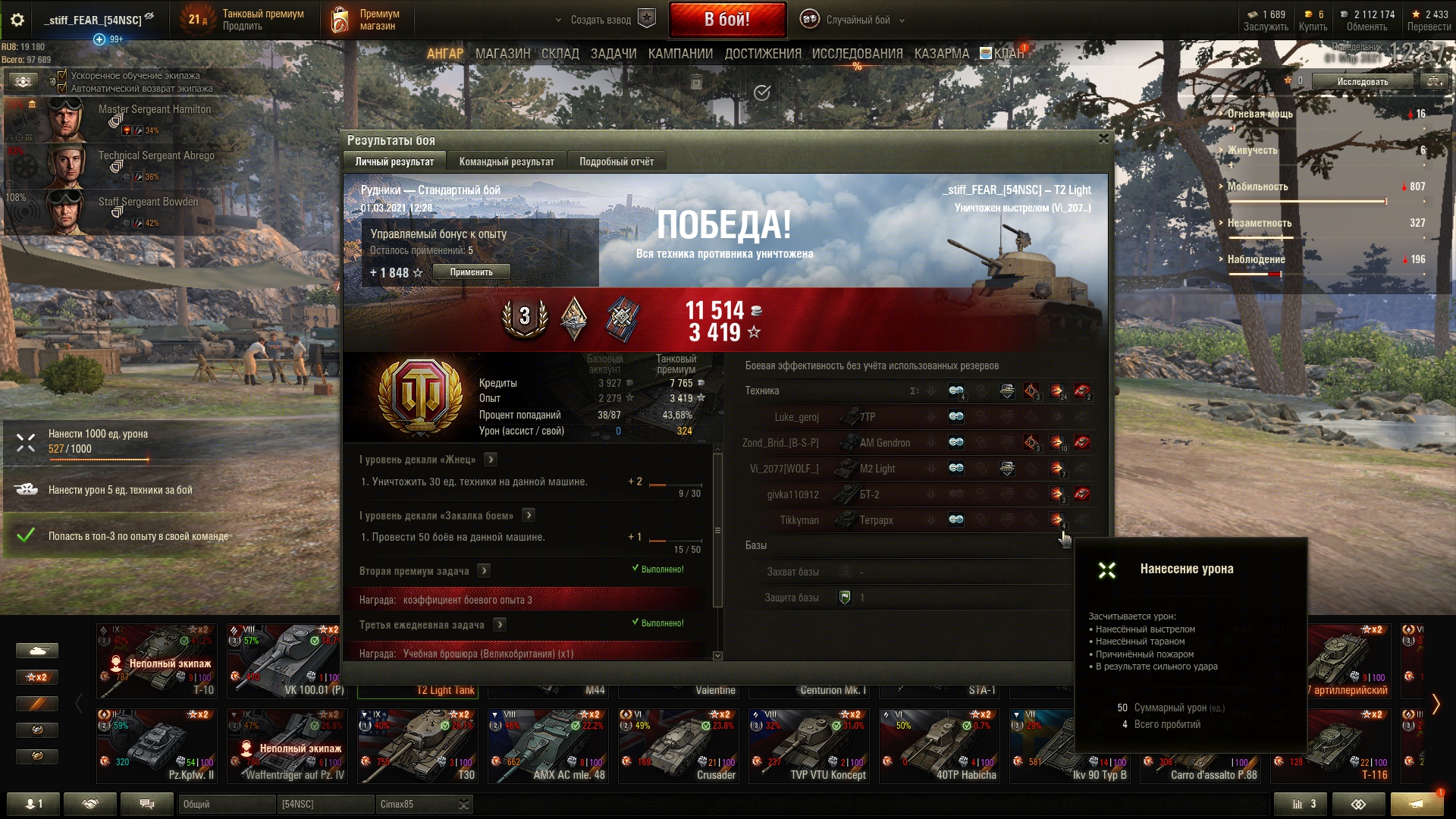Open the «Случайный бой» battle mode dropdown
Image resolution: width=1456 pixels, height=819 pixels.
(857, 20)
